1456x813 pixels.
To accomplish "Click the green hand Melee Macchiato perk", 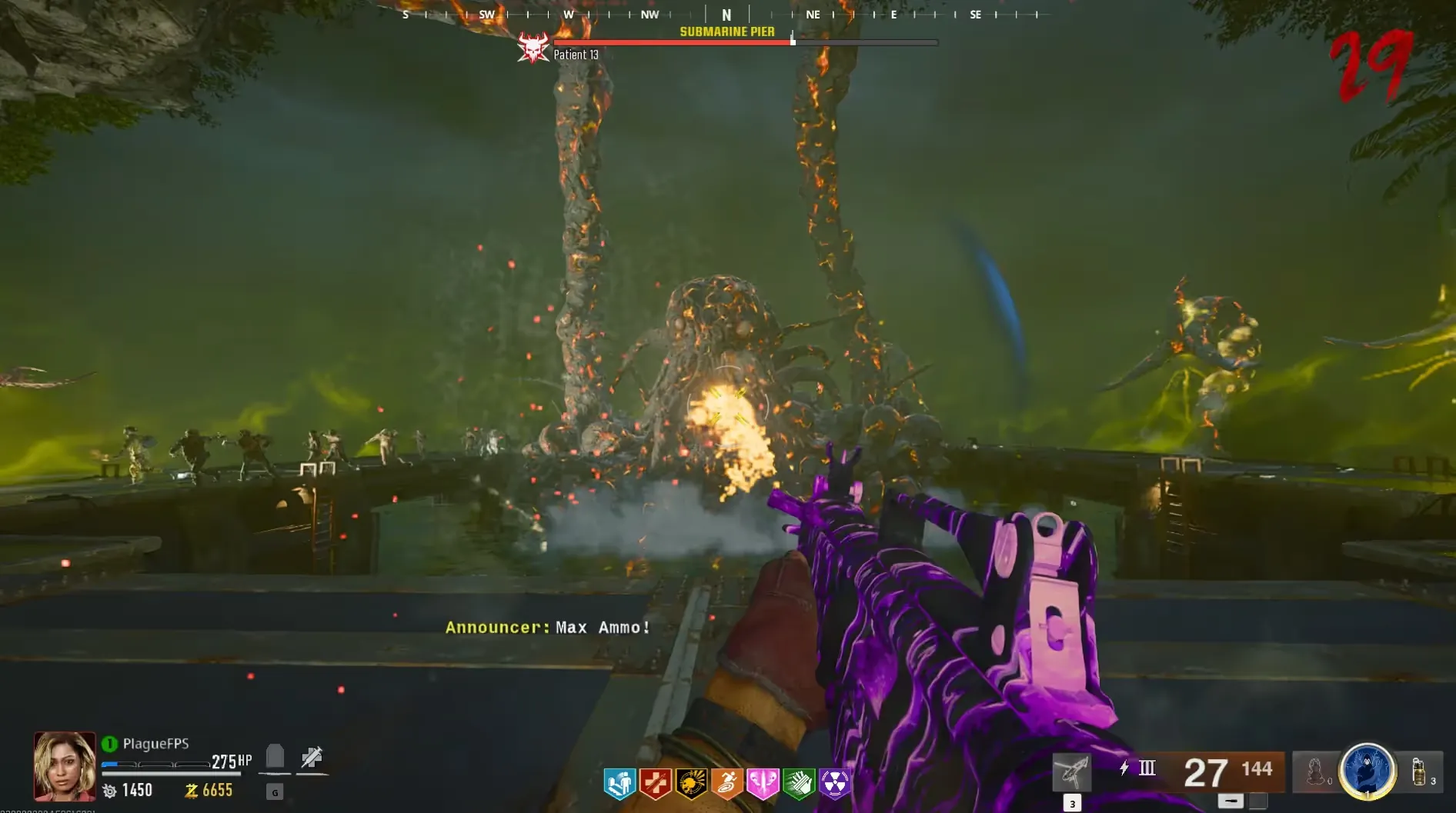I will coord(799,784).
